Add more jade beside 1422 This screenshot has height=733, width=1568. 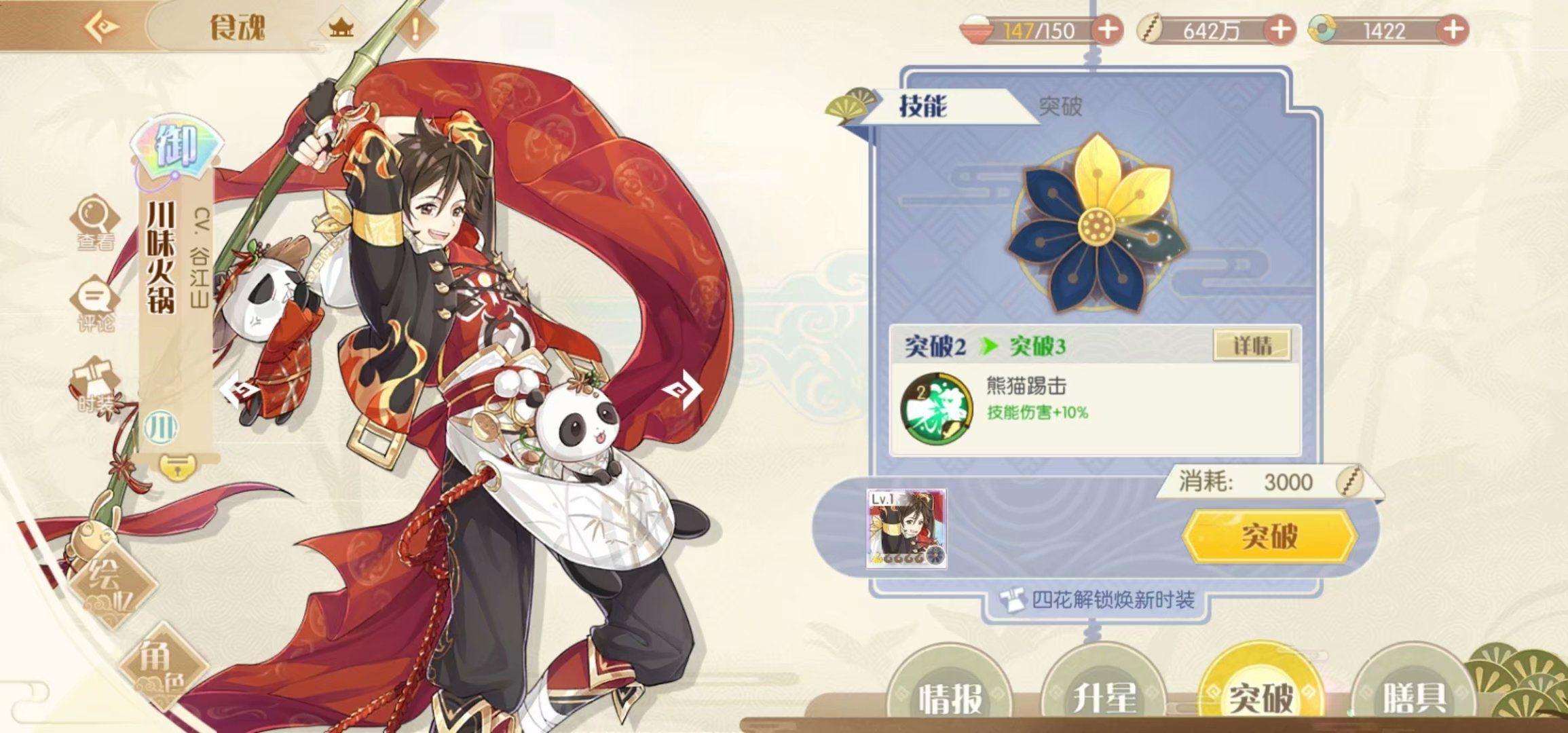click(x=1453, y=31)
